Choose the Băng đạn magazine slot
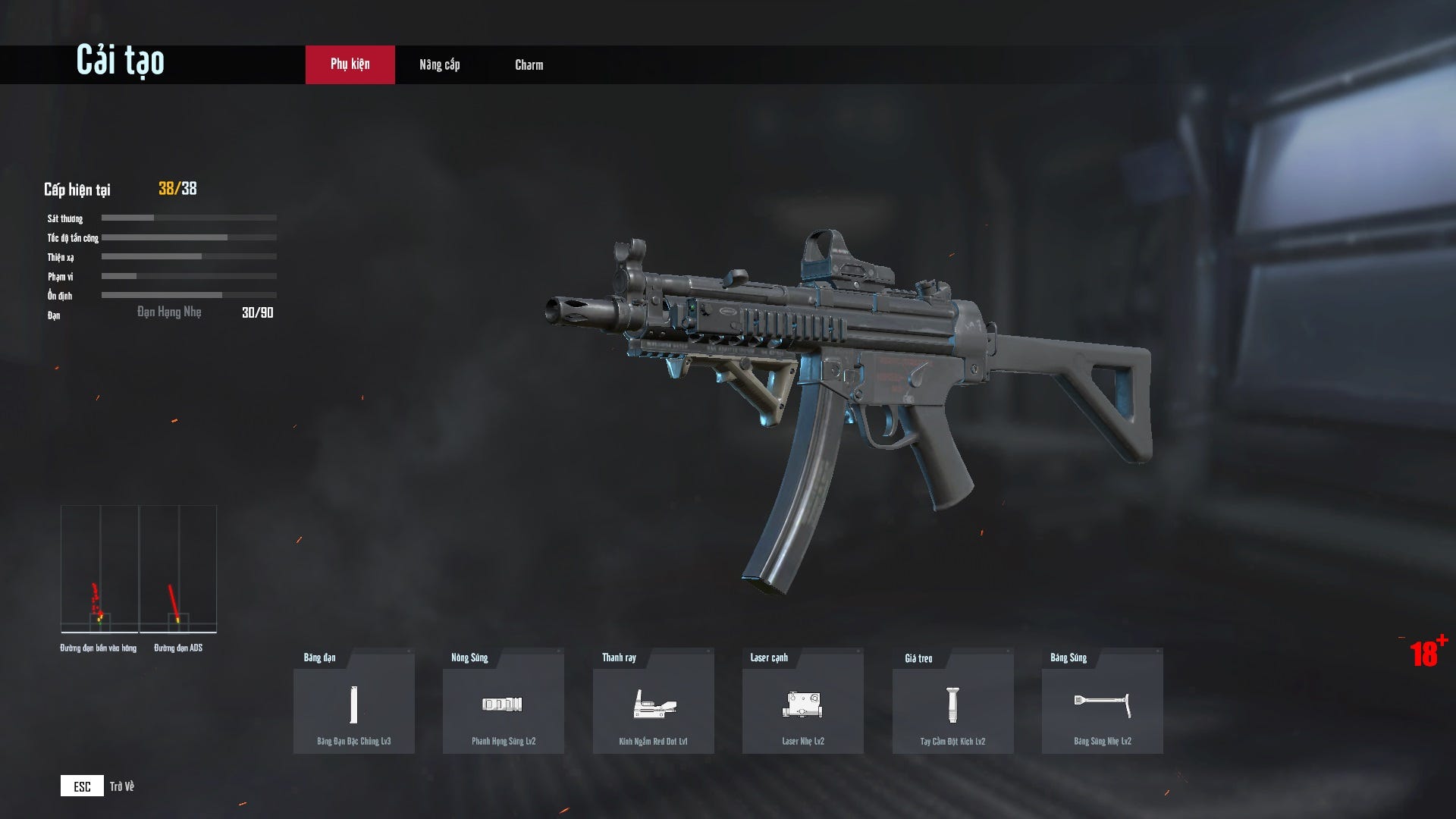The width and height of the screenshot is (1456, 819). (x=353, y=704)
